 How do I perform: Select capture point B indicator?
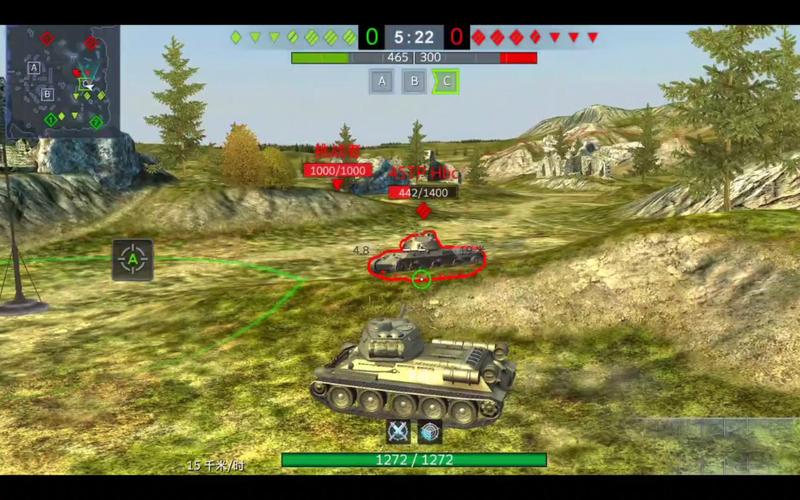coord(413,81)
